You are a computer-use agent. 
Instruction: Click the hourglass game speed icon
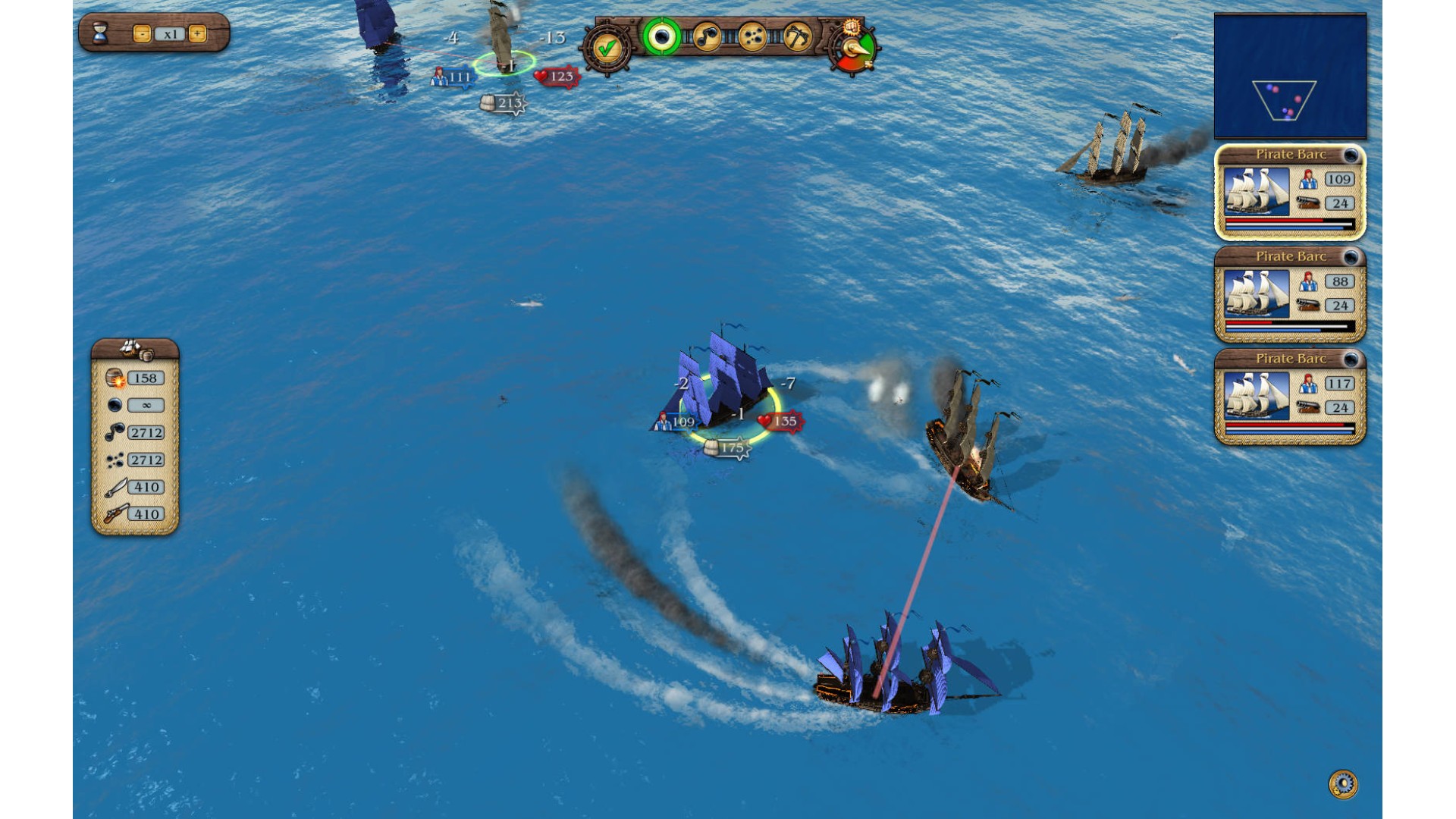click(x=101, y=33)
